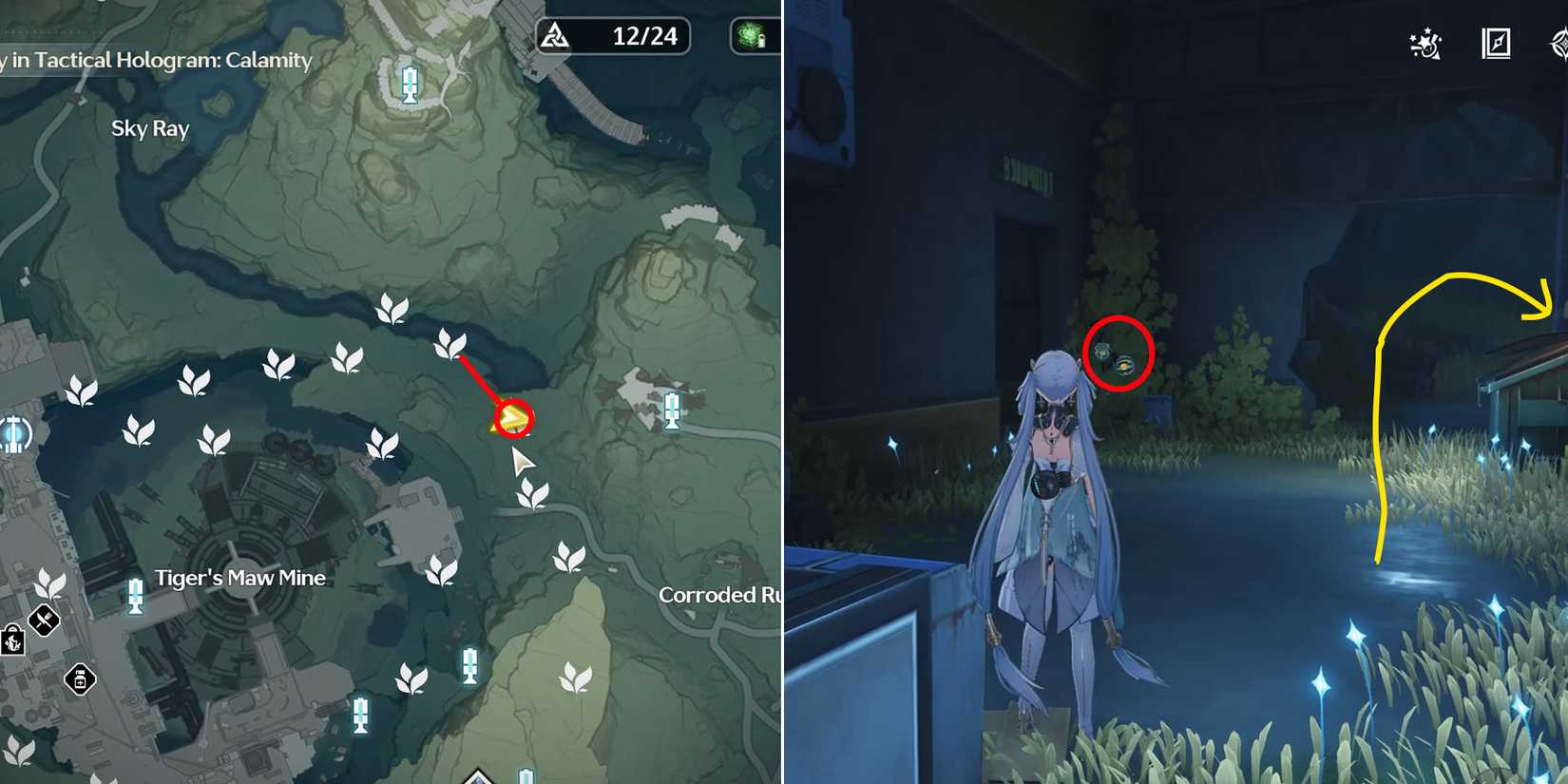Select the Tiger's Maw Mine area label
The height and width of the screenshot is (784, 1568).
pyautogui.click(x=240, y=577)
